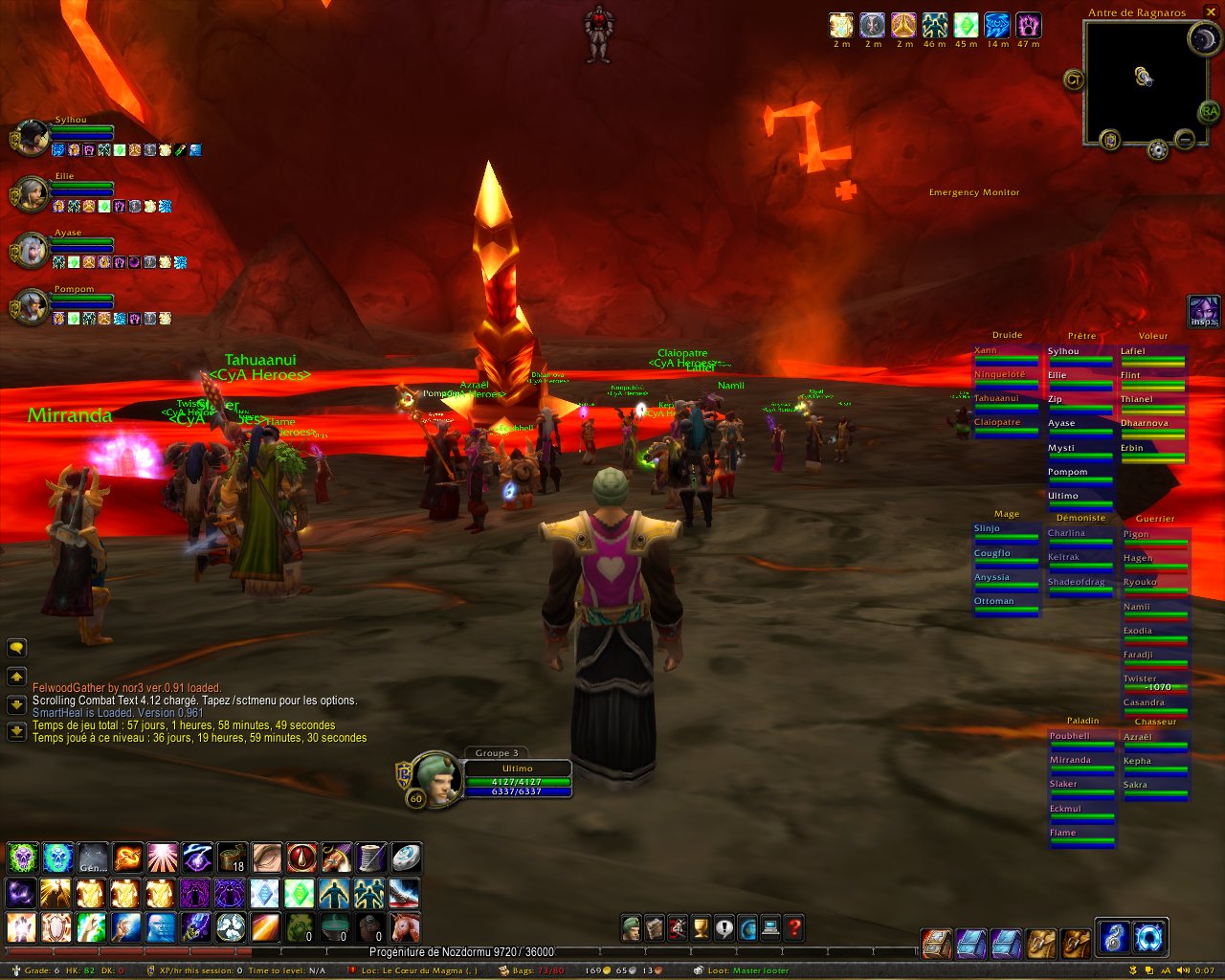
Task: Activate the green skull spell on the action bar
Action: click(22, 857)
